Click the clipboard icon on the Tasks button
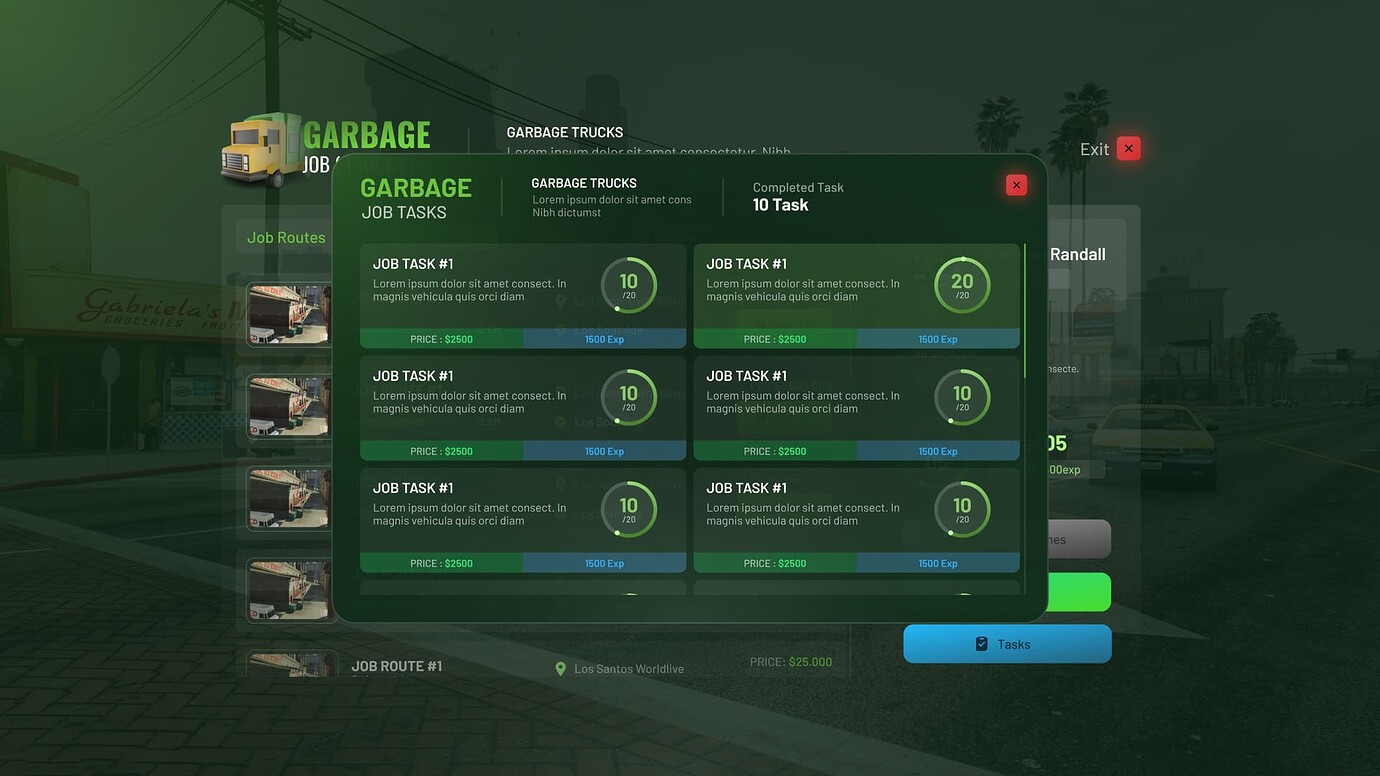This screenshot has width=1380, height=776. (981, 643)
